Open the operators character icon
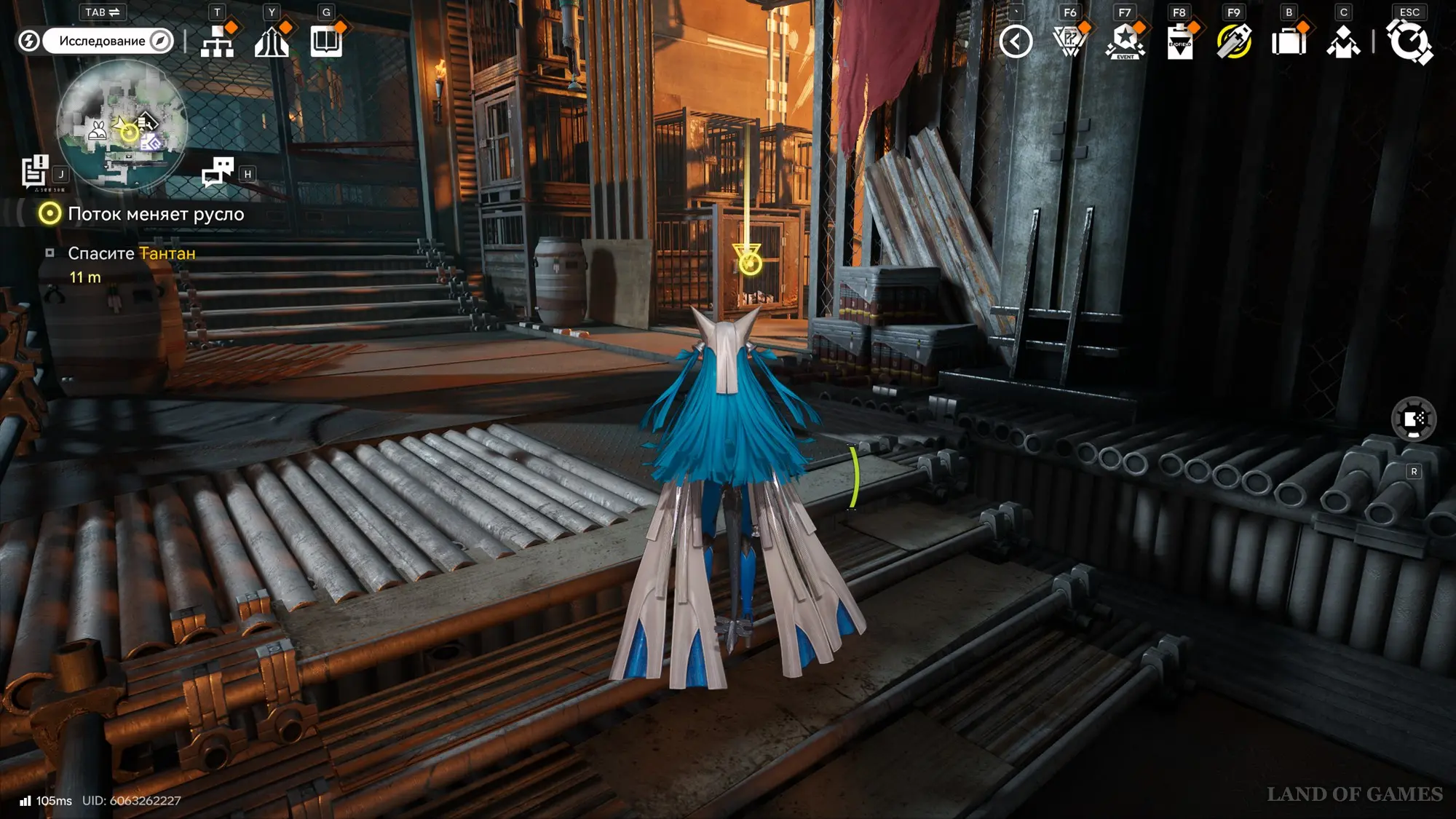 [1343, 41]
